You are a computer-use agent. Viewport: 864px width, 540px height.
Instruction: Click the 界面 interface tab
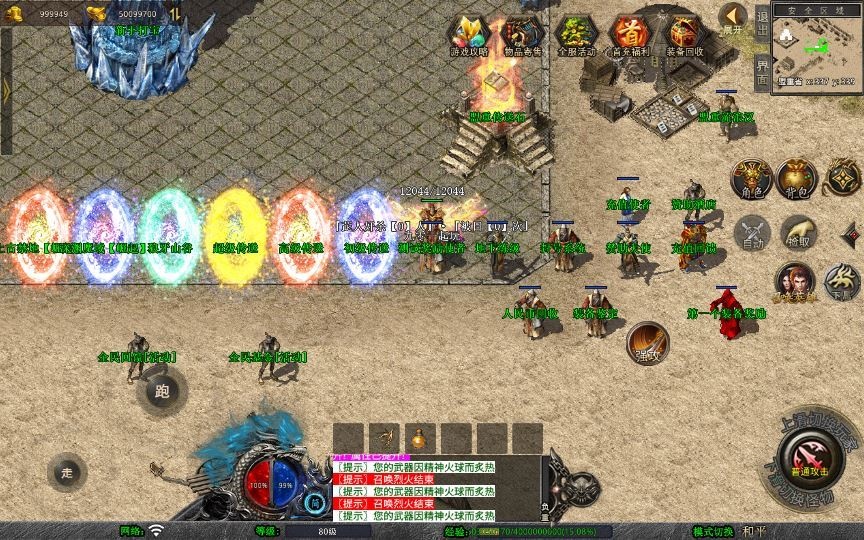(x=762, y=72)
